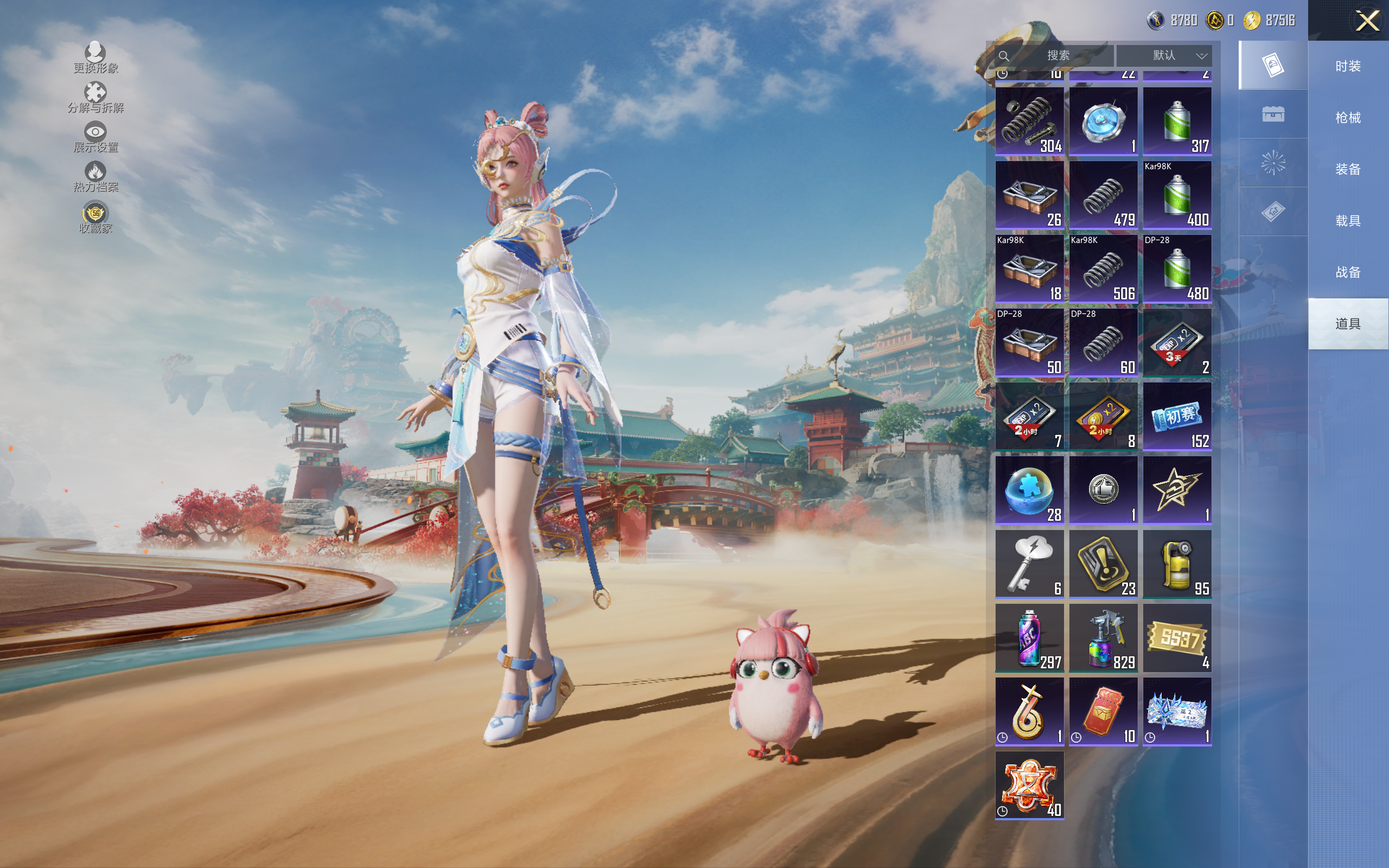This screenshot has height=868, width=1389.
Task: Select the 初赛 ticket with 152 count
Action: (1177, 416)
